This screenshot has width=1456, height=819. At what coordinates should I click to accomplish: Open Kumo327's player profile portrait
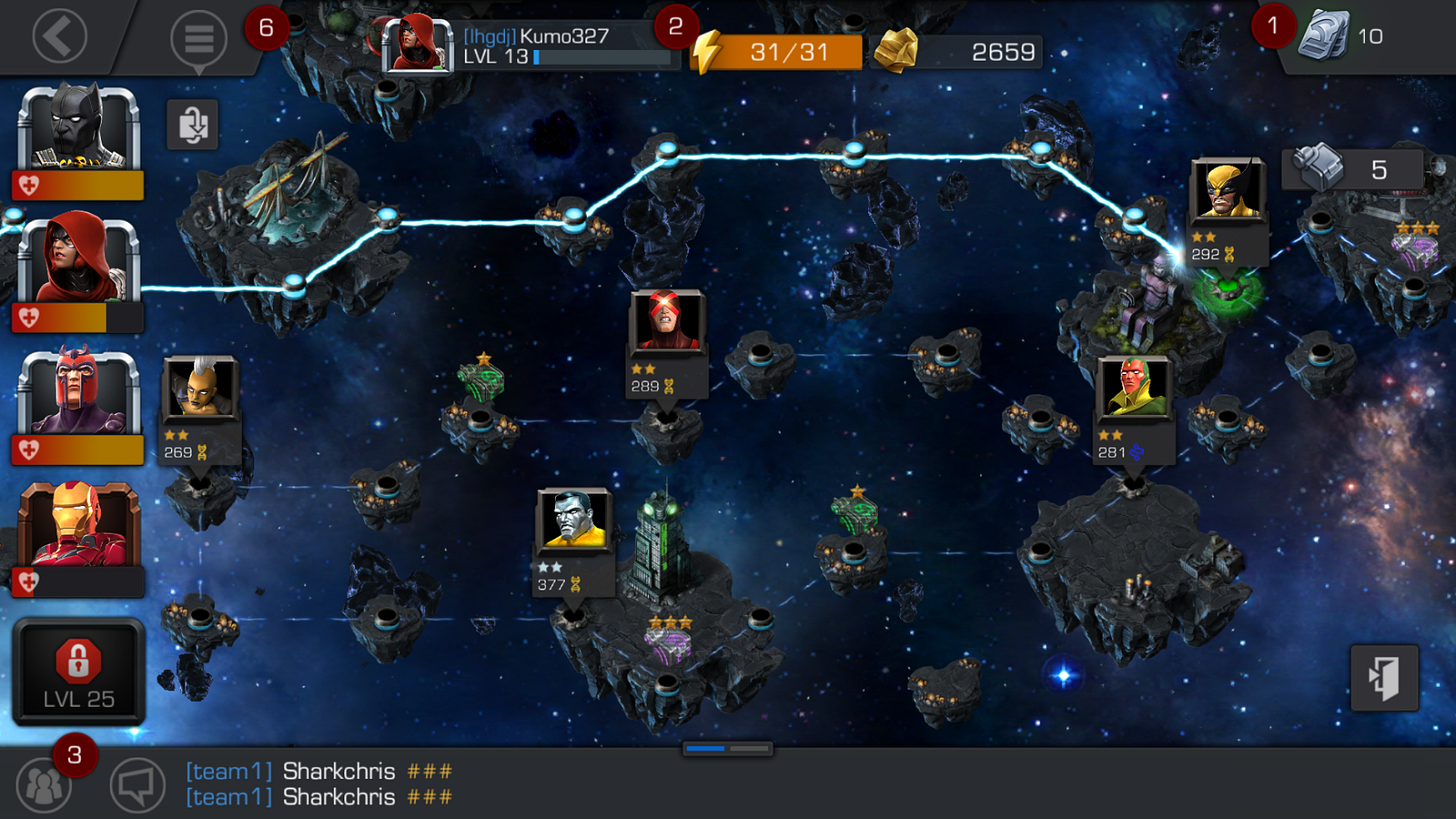pyautogui.click(x=417, y=44)
